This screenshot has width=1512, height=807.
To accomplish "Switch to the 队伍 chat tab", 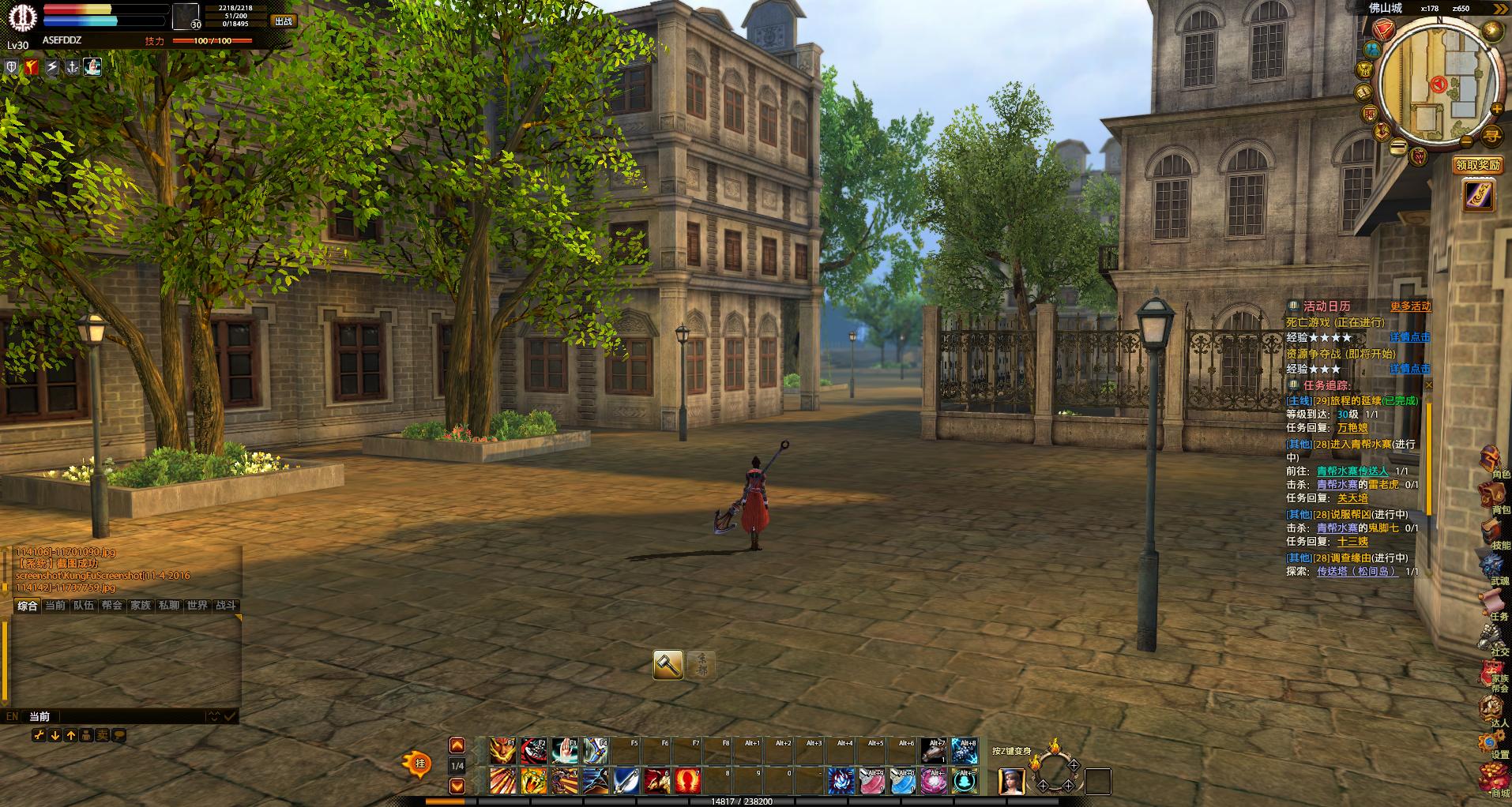I will pyautogui.click(x=84, y=606).
